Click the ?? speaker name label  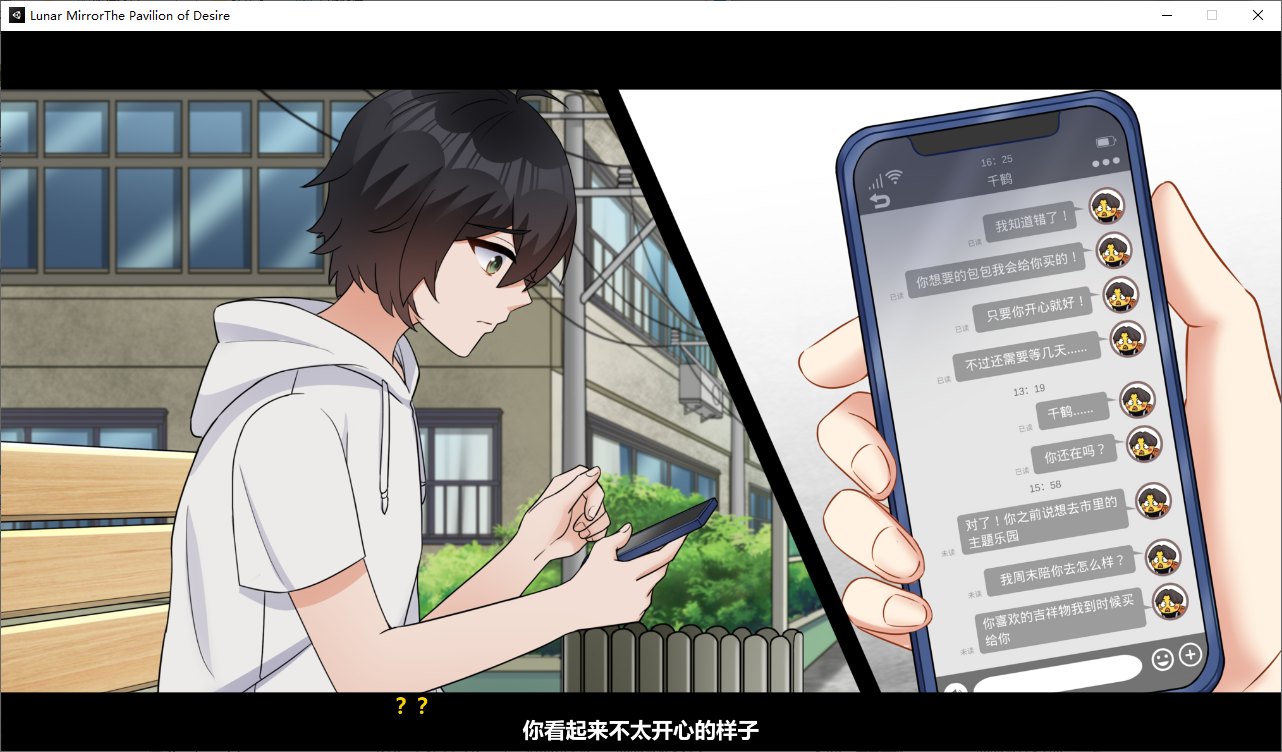point(411,705)
